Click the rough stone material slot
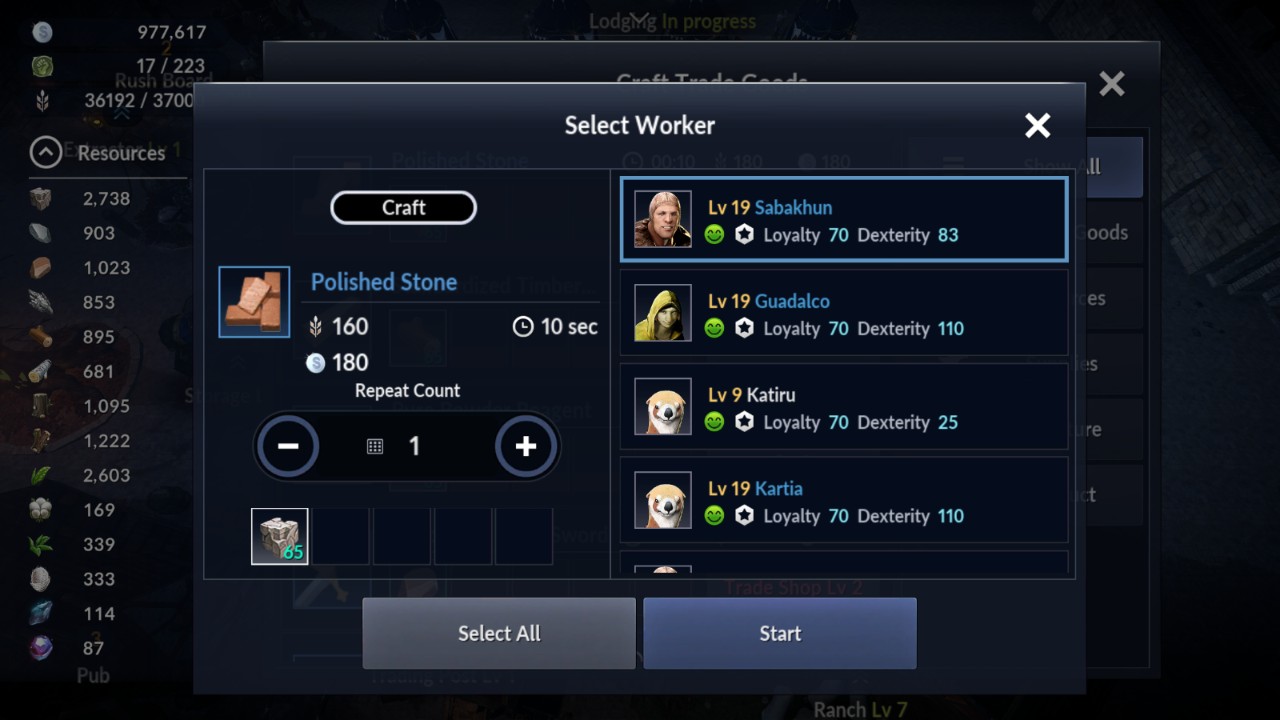 tap(280, 537)
